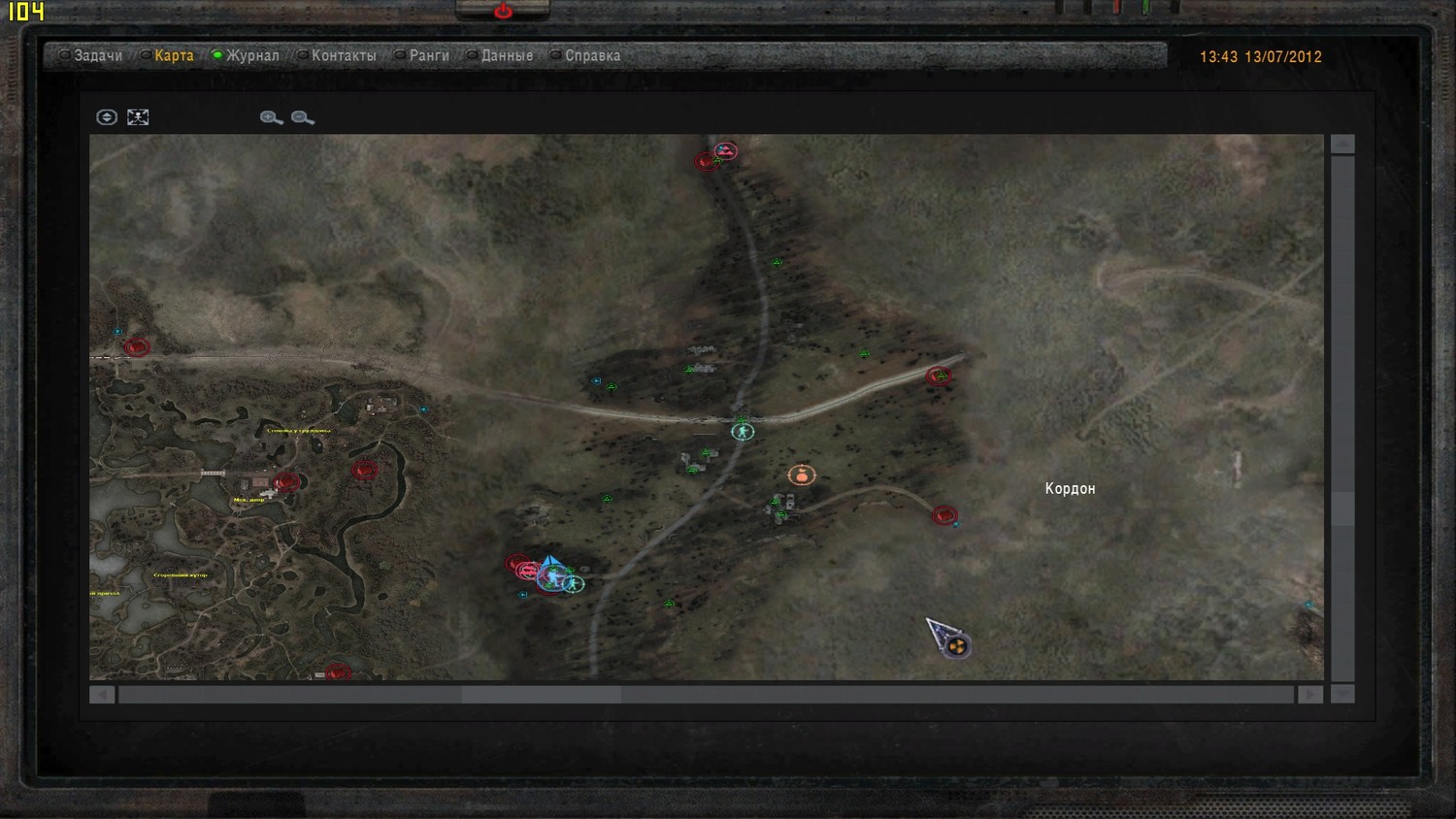
Task: Click the up arrow of the vertical scrollbar
Action: click(x=1342, y=145)
